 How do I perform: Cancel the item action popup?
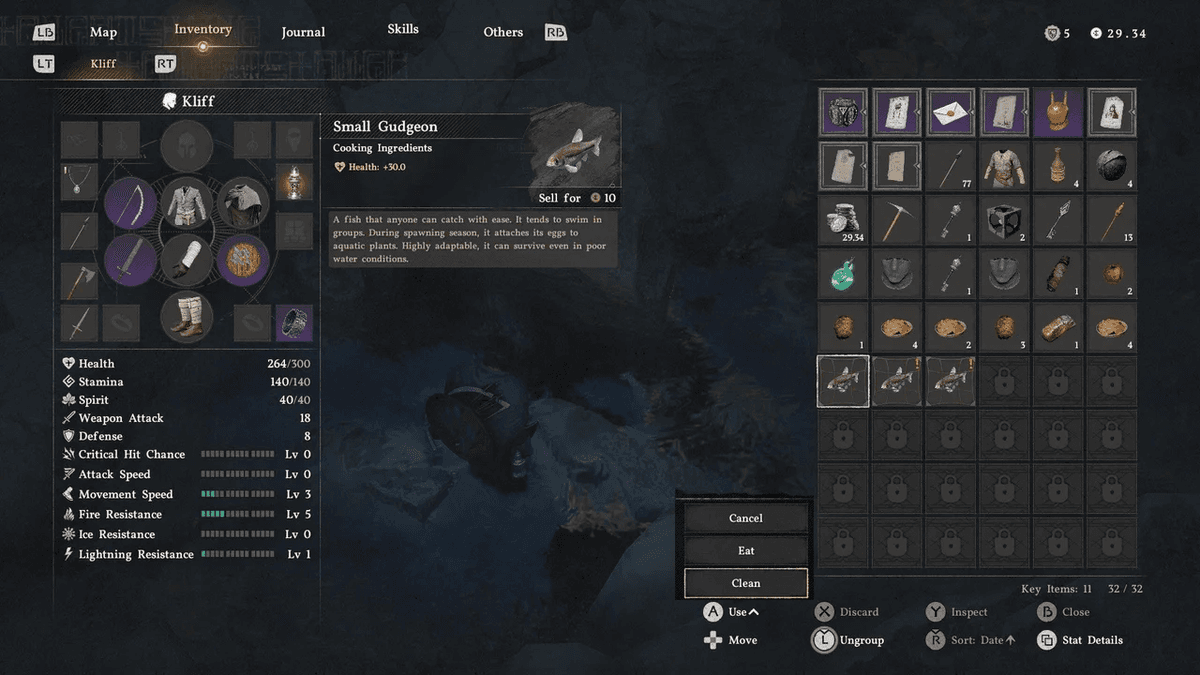point(745,518)
